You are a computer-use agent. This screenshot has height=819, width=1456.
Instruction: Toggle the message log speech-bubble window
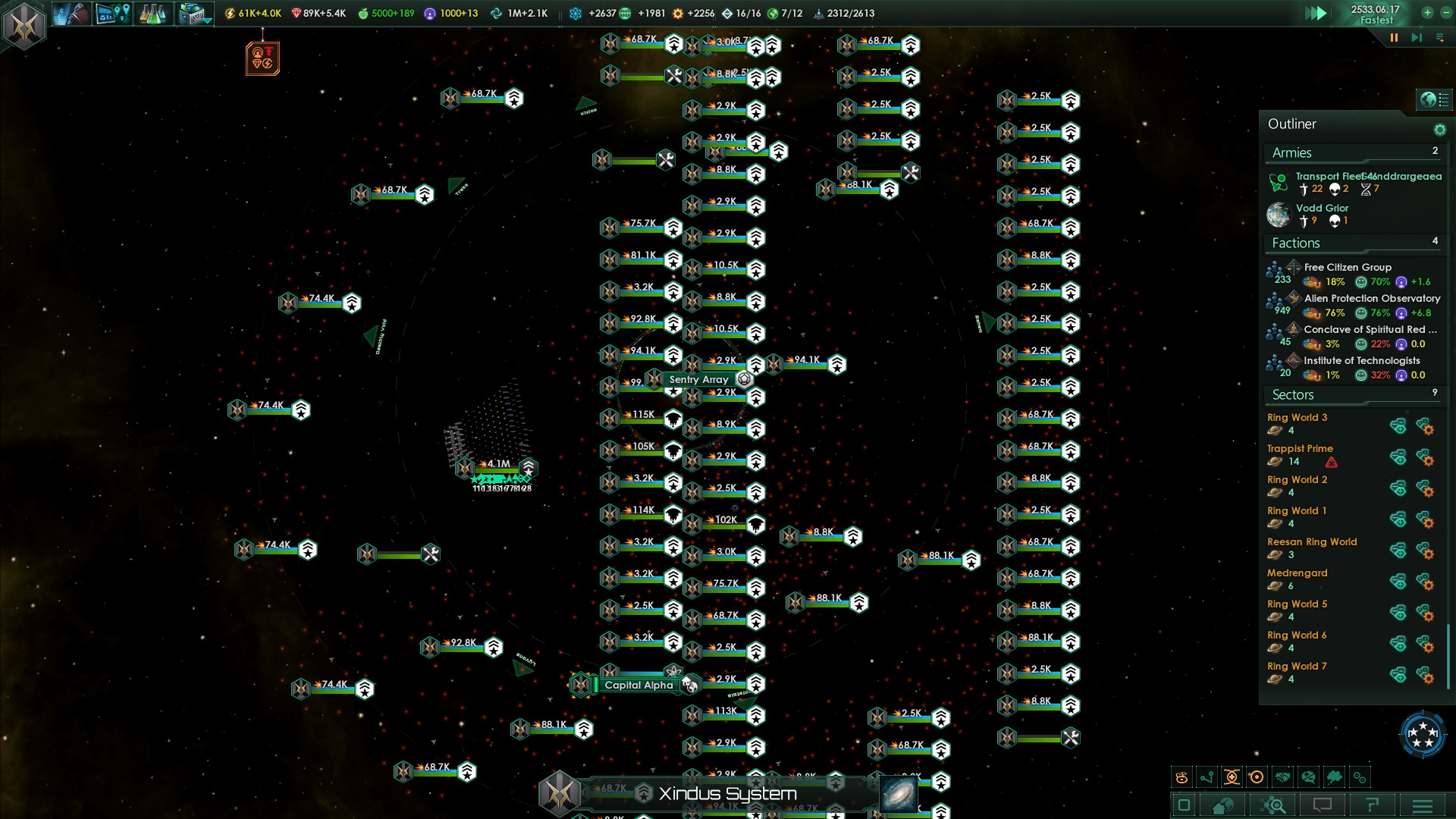point(1323,804)
